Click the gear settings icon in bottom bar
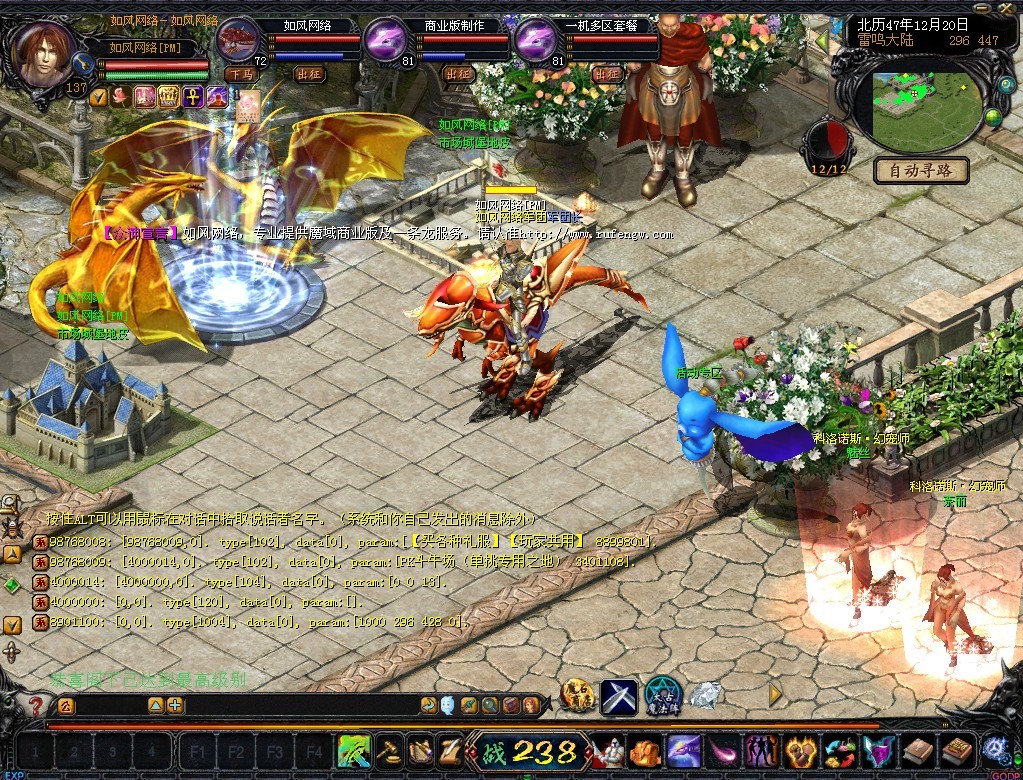The height and width of the screenshot is (780, 1023). (x=996, y=749)
